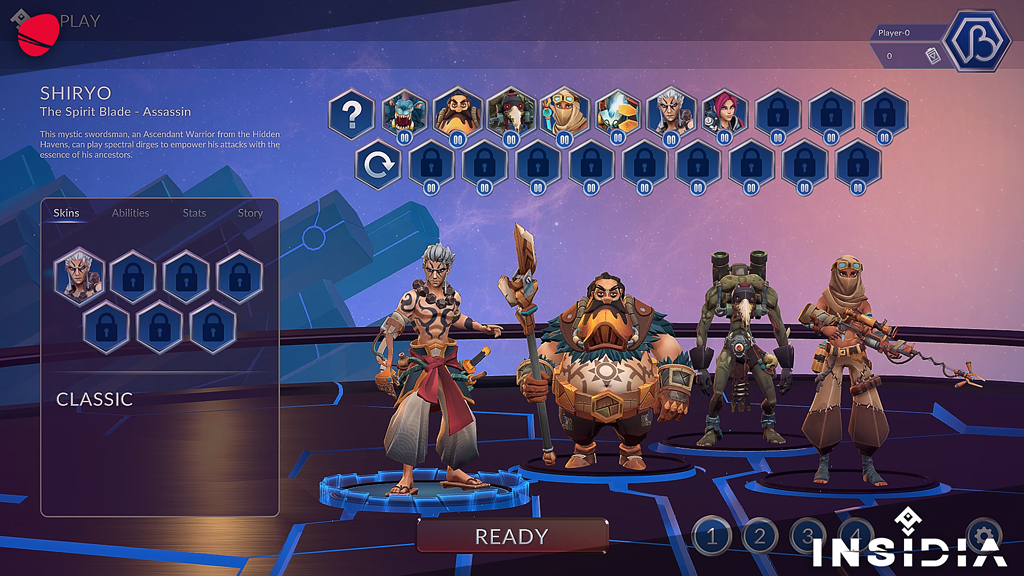Choose Shiryo's Classic skin portrait

tap(79, 274)
